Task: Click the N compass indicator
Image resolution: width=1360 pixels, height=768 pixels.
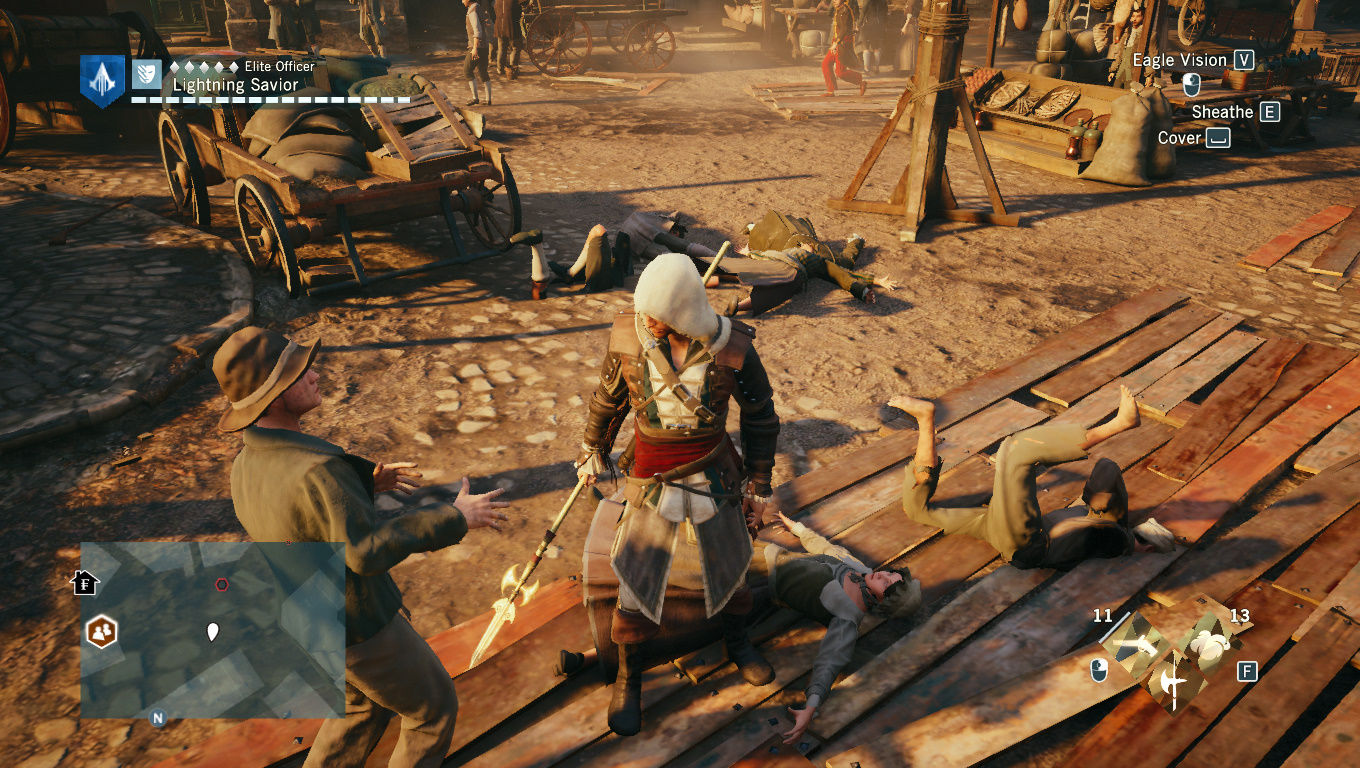Action: tap(157, 717)
